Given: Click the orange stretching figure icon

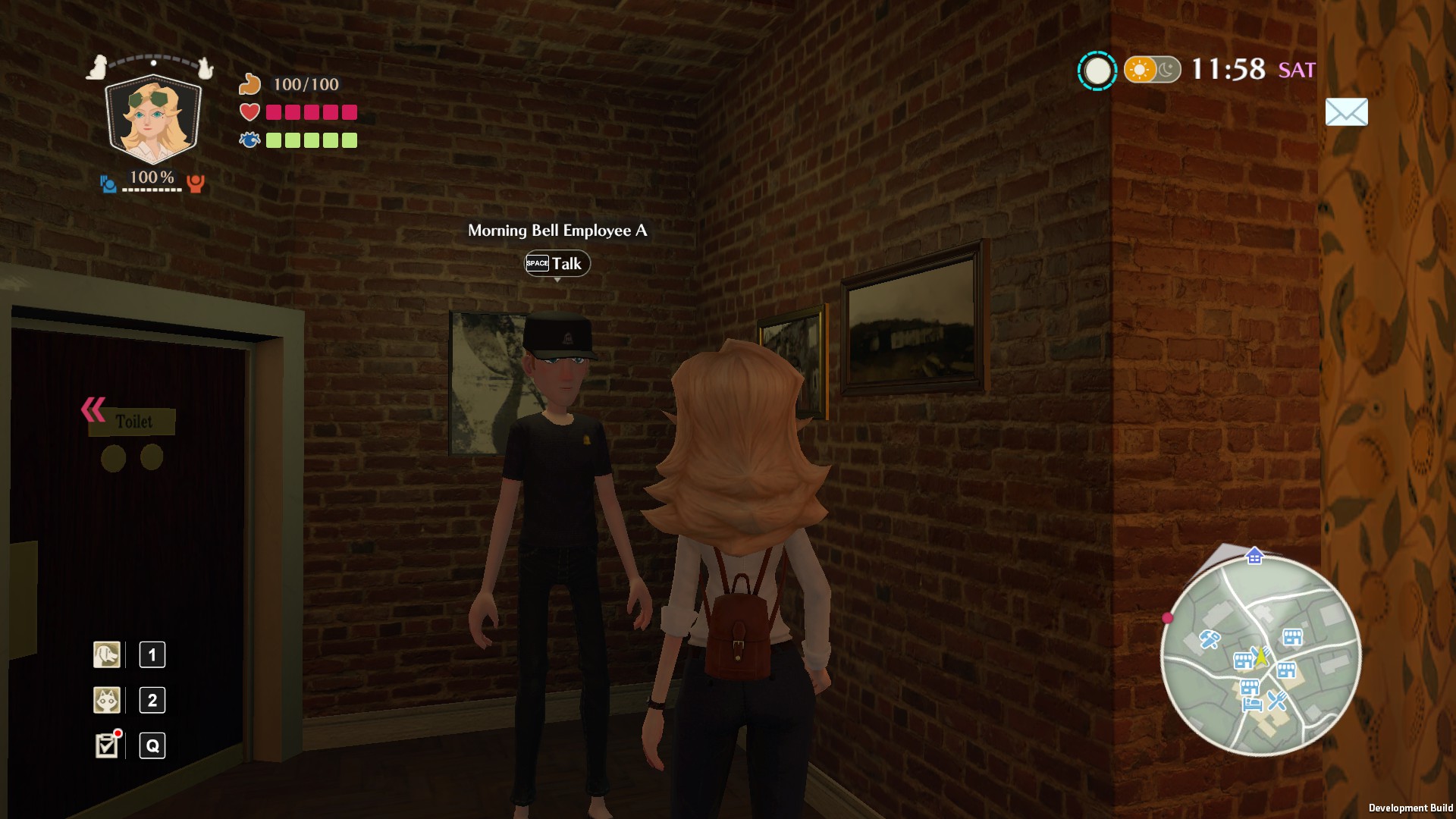Looking at the screenshot, I should coord(196,183).
